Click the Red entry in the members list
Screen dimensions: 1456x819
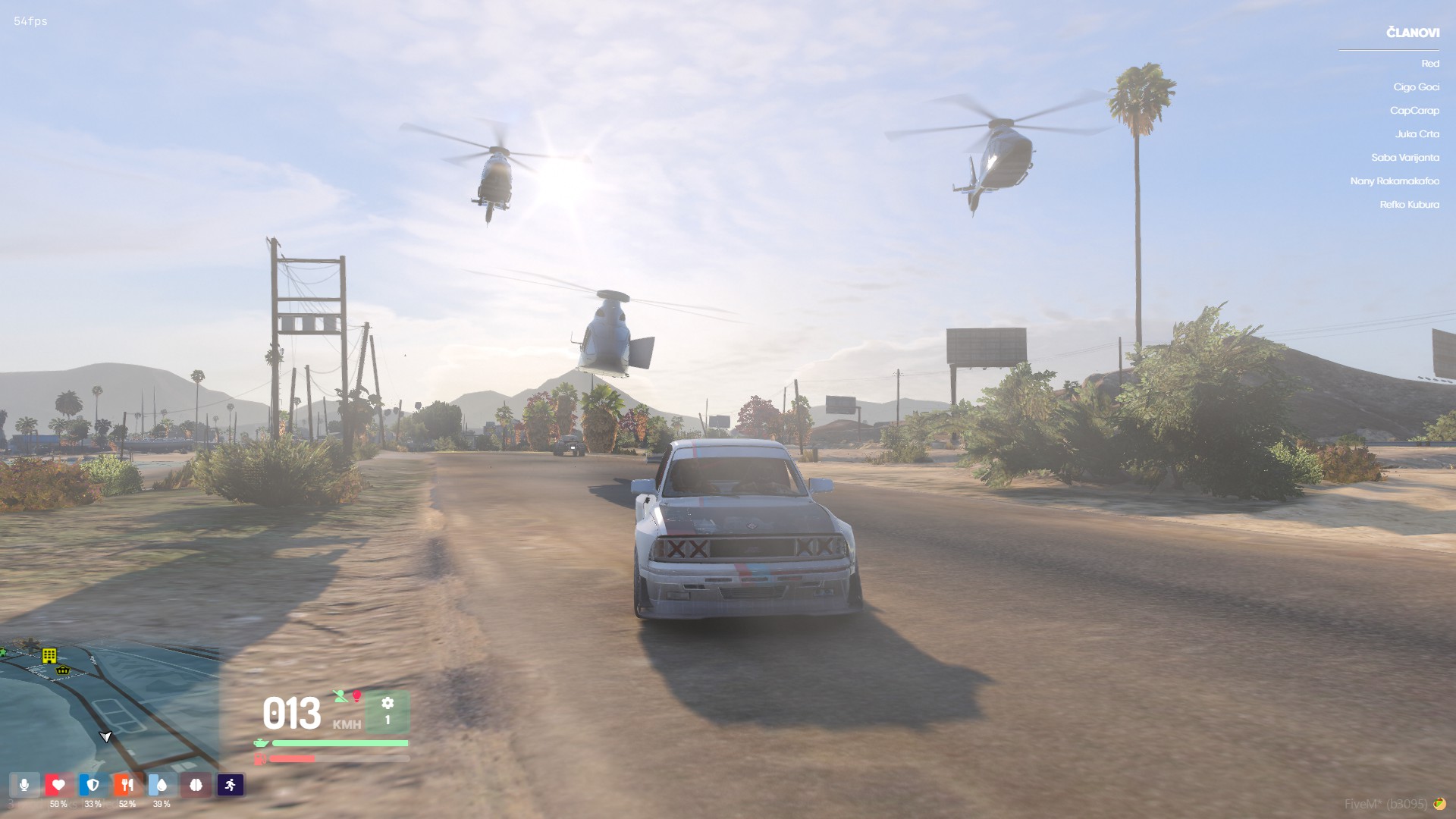1430,64
